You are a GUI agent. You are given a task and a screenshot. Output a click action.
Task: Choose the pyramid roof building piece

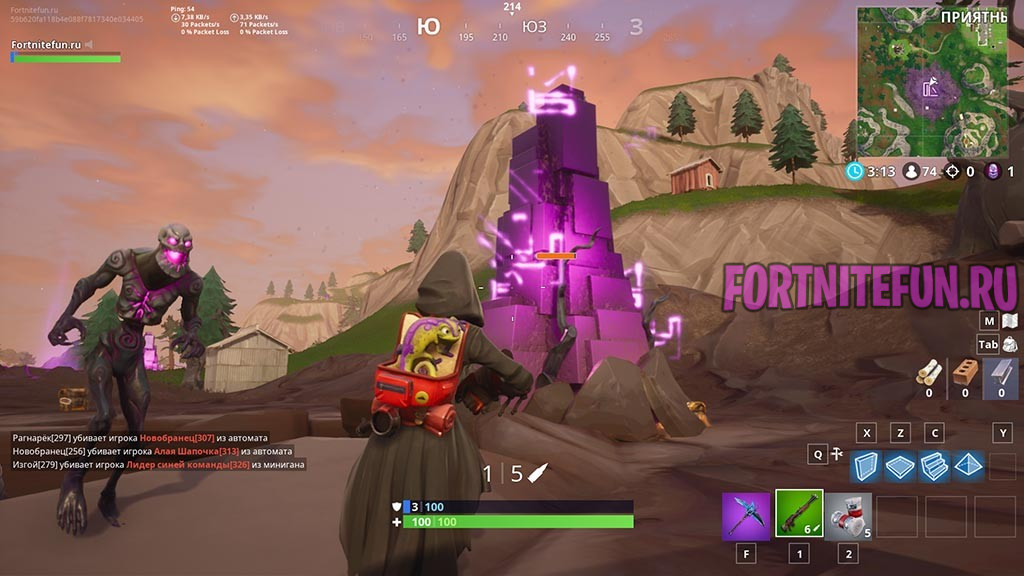969,466
